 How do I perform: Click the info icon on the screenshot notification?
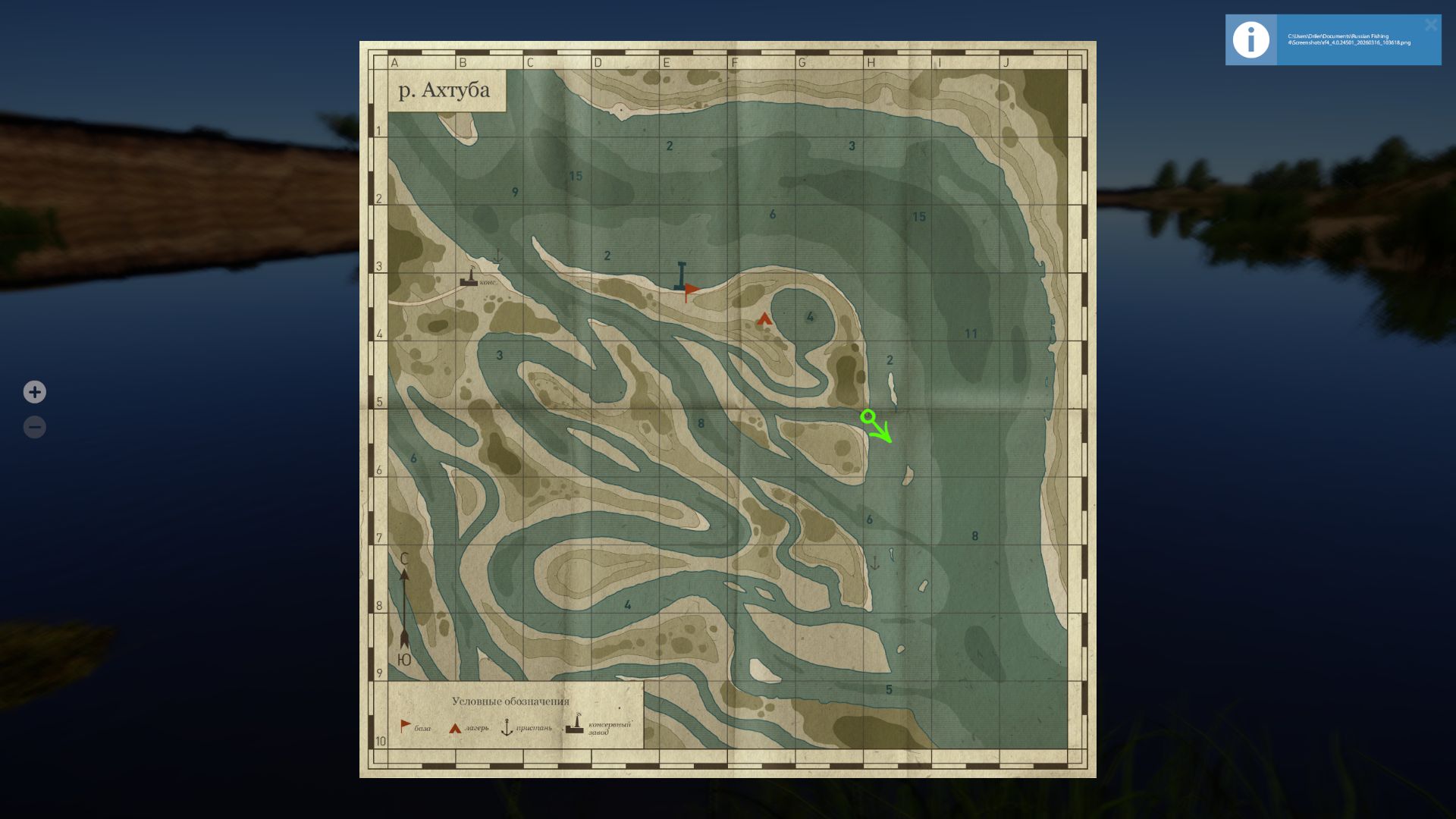click(x=1250, y=39)
